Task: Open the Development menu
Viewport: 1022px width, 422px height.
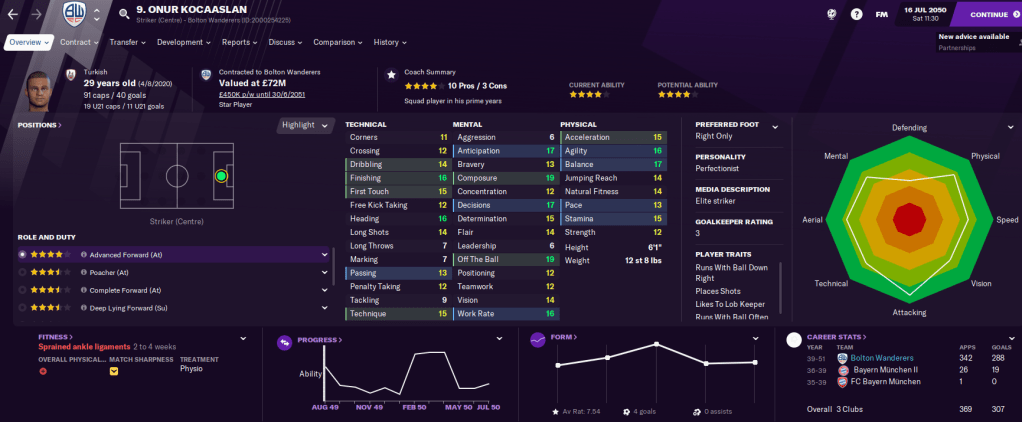Action: coord(184,43)
